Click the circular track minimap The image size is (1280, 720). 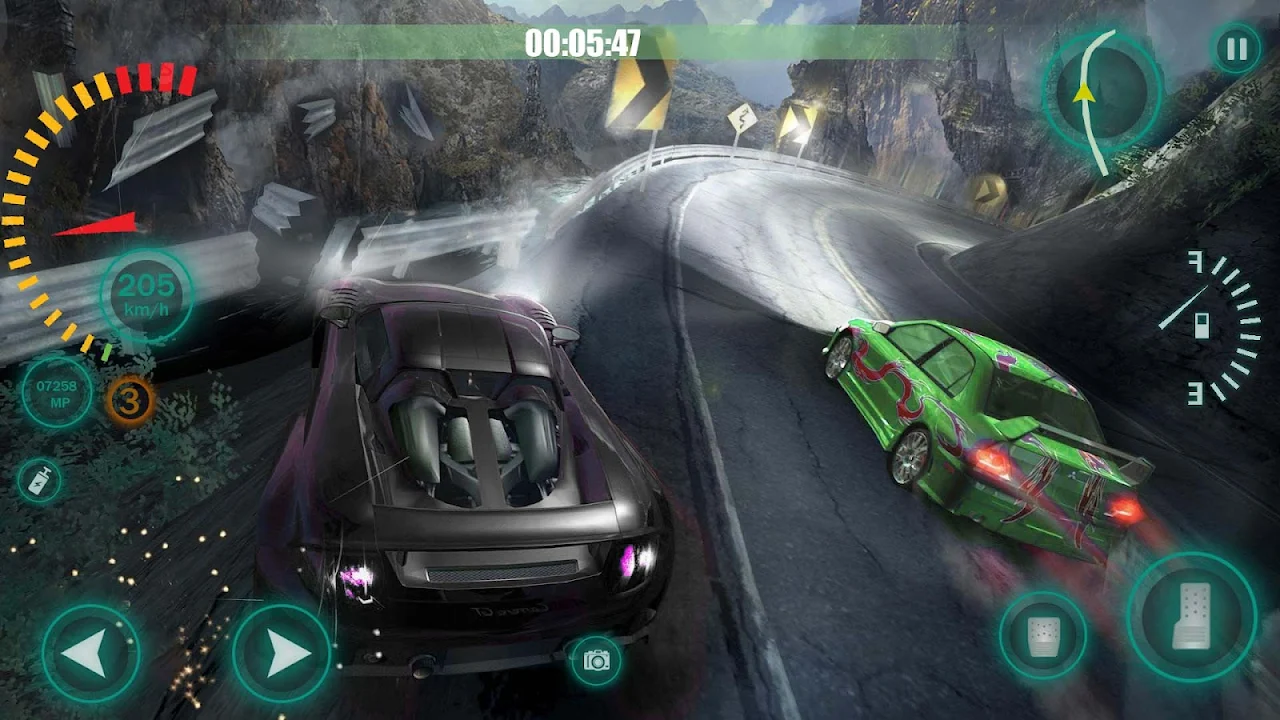click(1103, 93)
